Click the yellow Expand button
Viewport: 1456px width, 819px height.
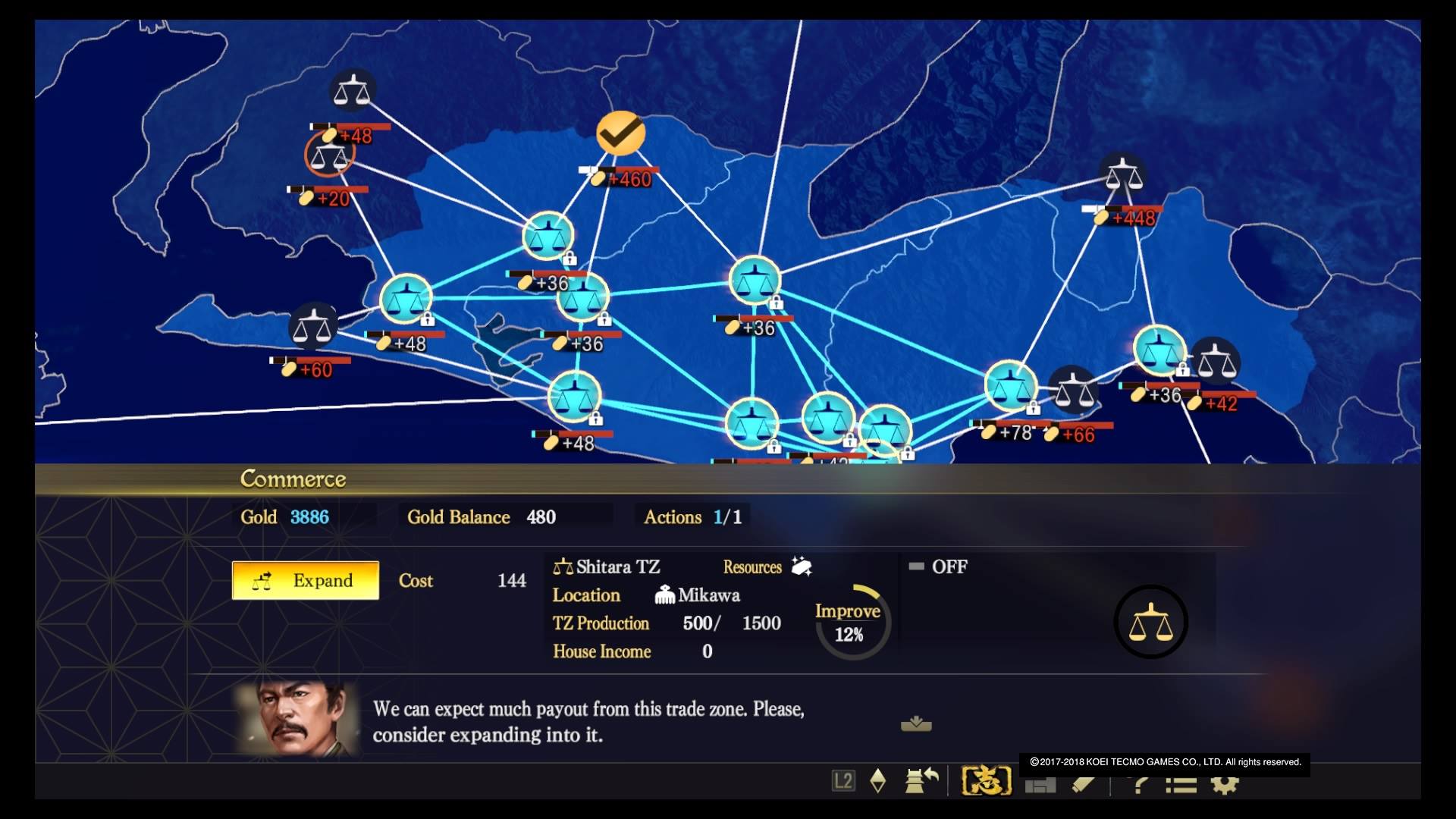(x=305, y=580)
